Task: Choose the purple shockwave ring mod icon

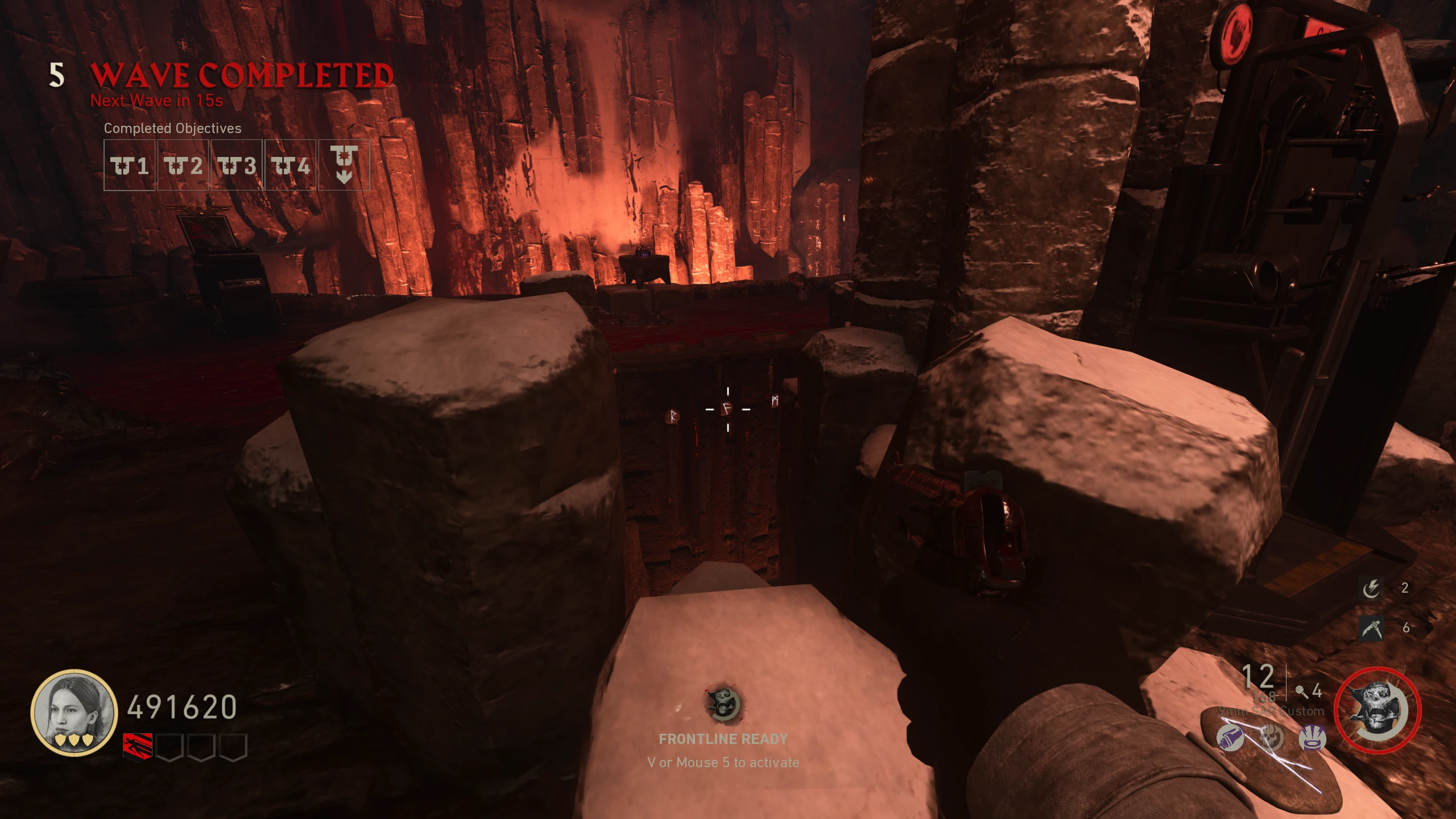Action: click(x=1312, y=738)
